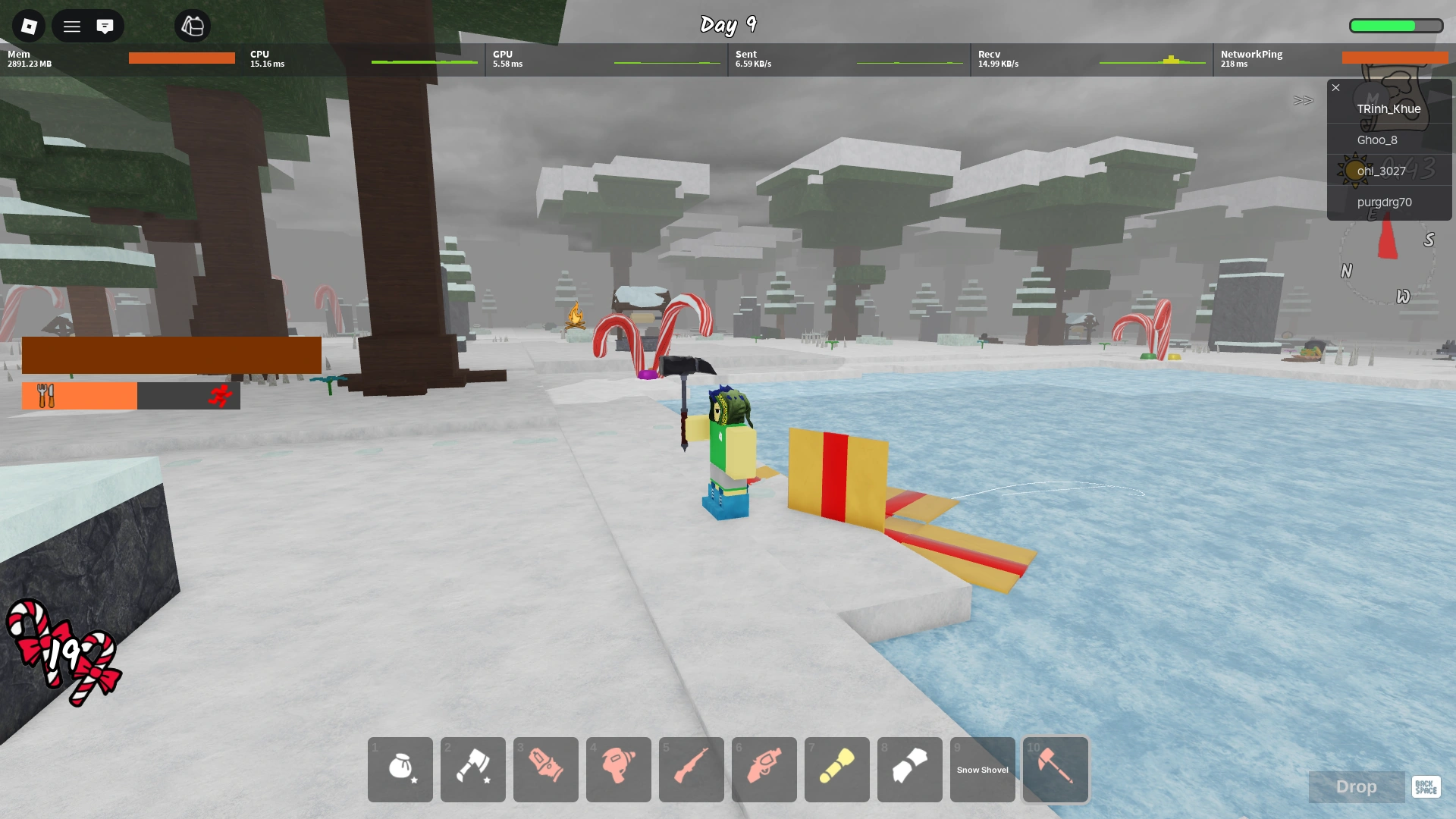
Task: Open the Roblox home menu icon
Action: pyautogui.click(x=28, y=26)
